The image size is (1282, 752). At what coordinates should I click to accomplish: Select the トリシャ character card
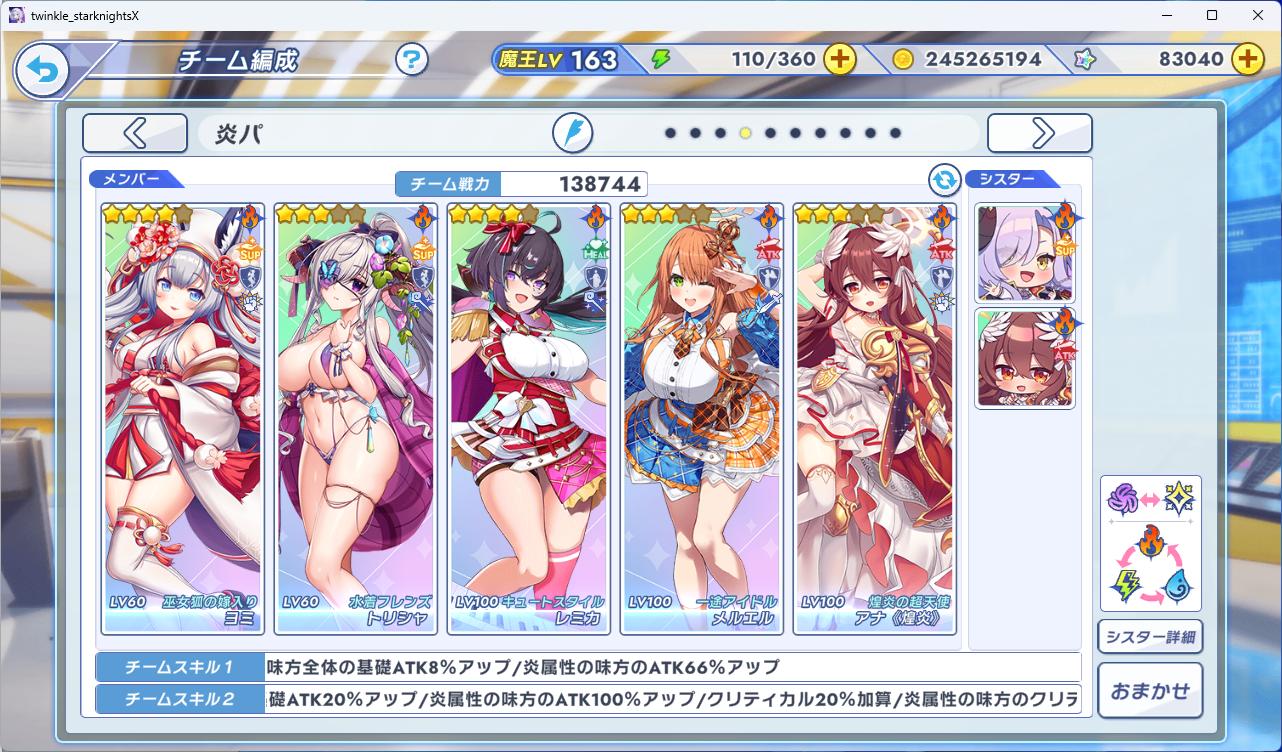[356, 418]
